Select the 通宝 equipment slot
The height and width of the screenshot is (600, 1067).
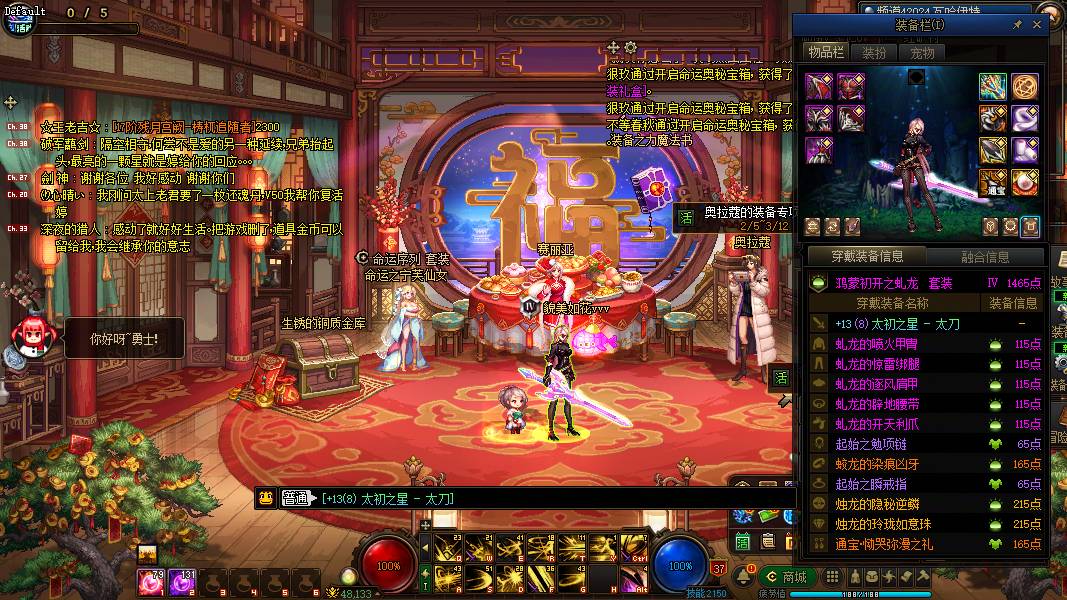[x=993, y=181]
